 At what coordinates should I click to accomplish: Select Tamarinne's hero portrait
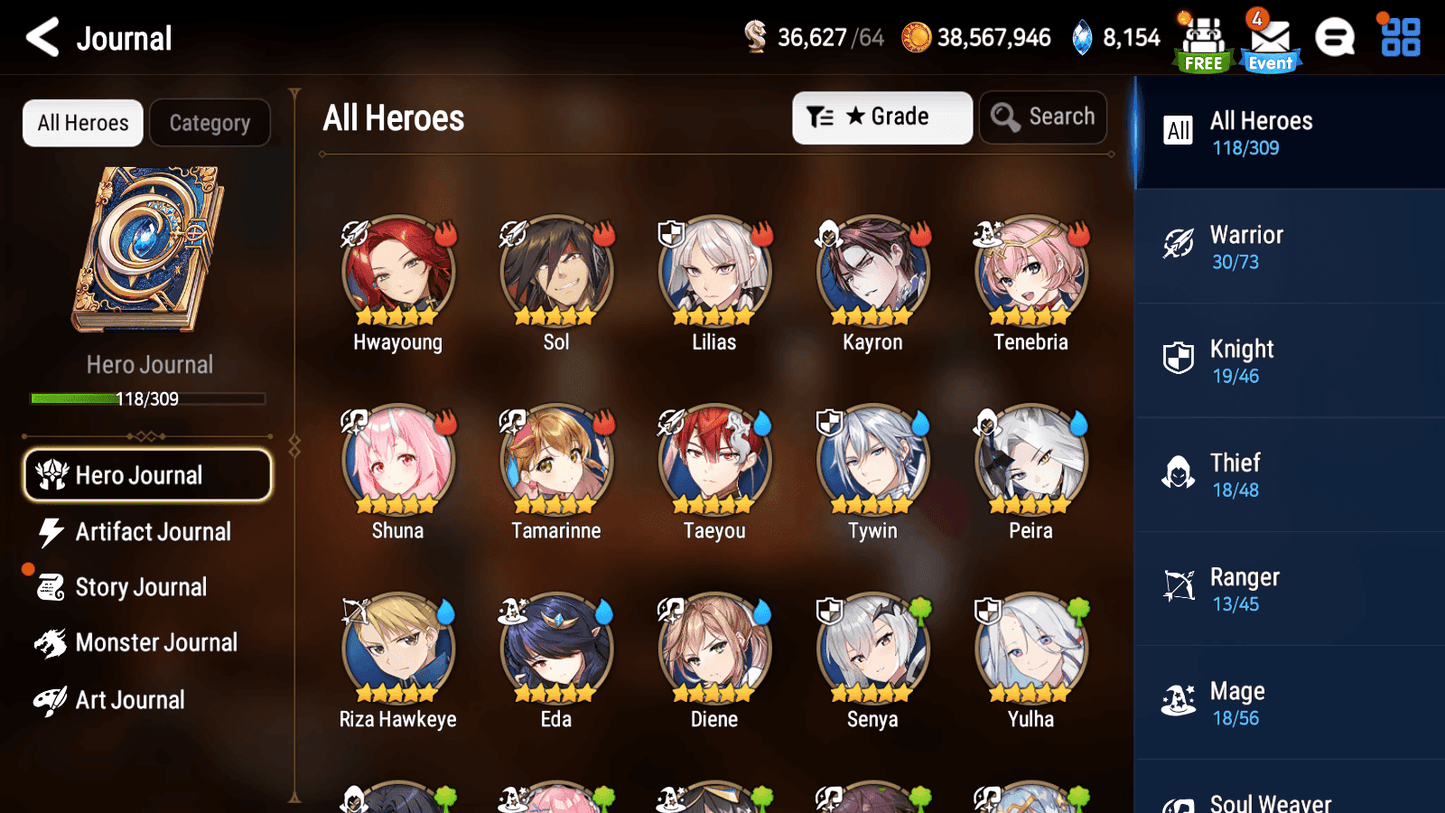tap(556, 460)
